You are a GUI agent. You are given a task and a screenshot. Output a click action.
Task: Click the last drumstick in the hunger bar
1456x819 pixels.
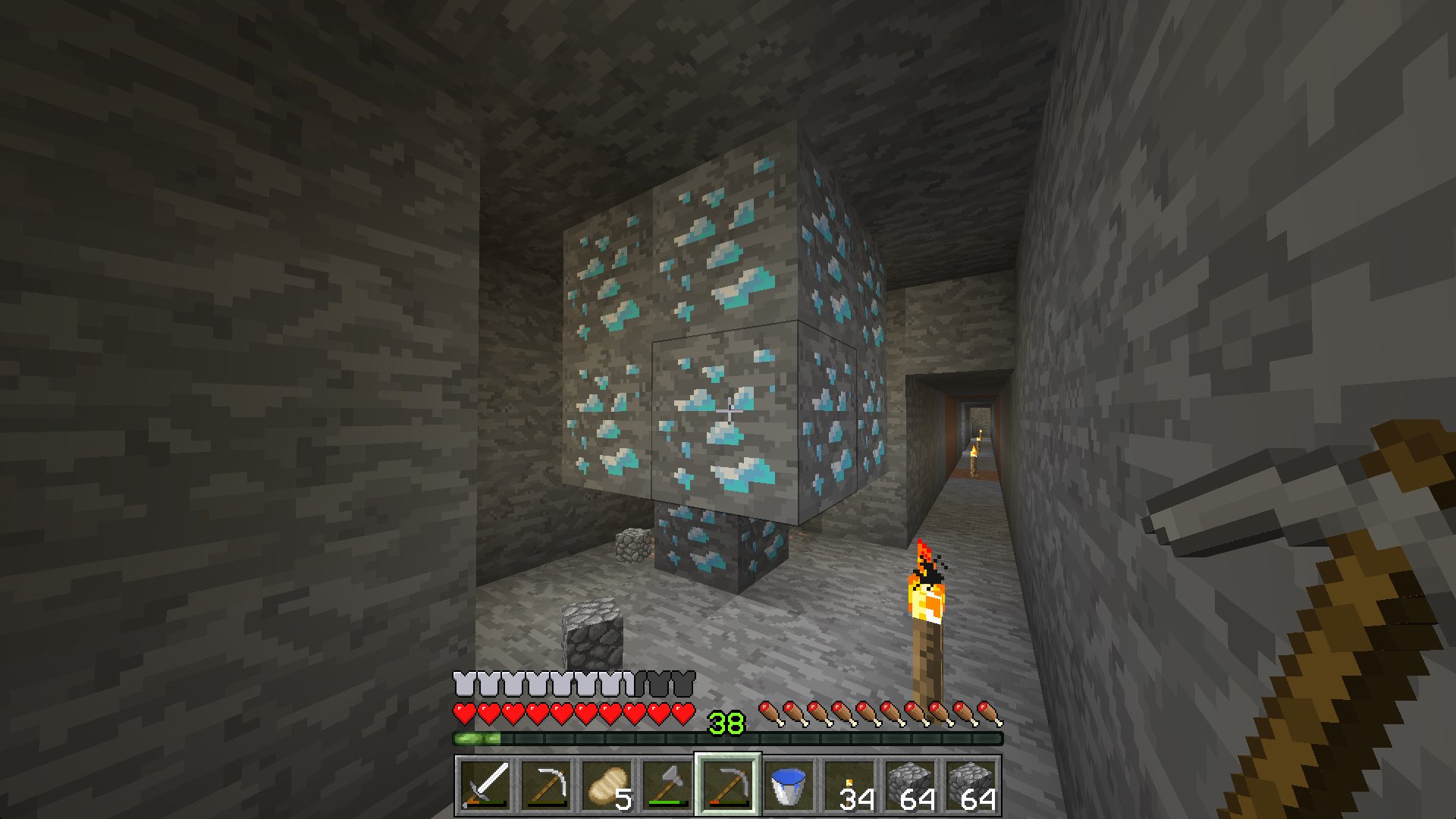(990, 713)
